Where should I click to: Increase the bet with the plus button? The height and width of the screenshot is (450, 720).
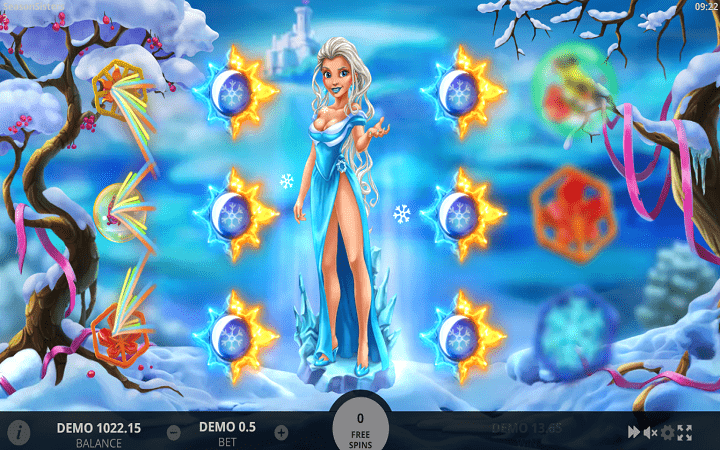281,433
